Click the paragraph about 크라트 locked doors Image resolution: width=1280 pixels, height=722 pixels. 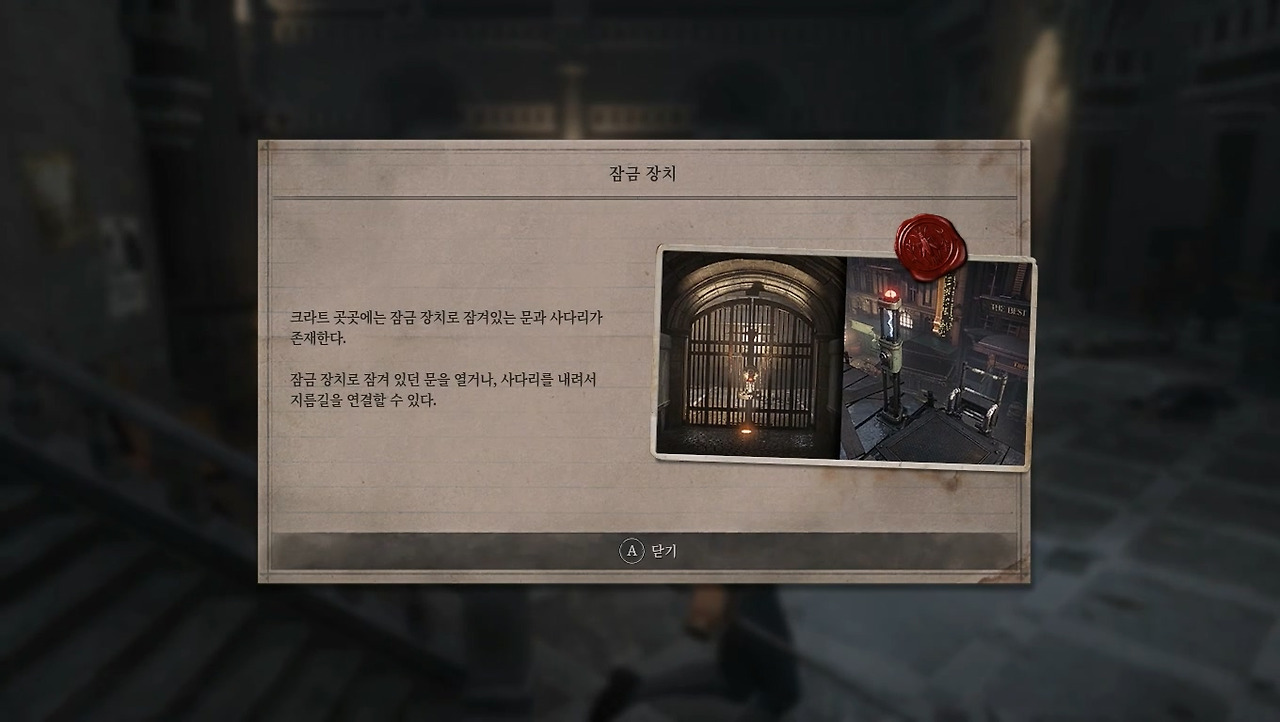(448, 326)
